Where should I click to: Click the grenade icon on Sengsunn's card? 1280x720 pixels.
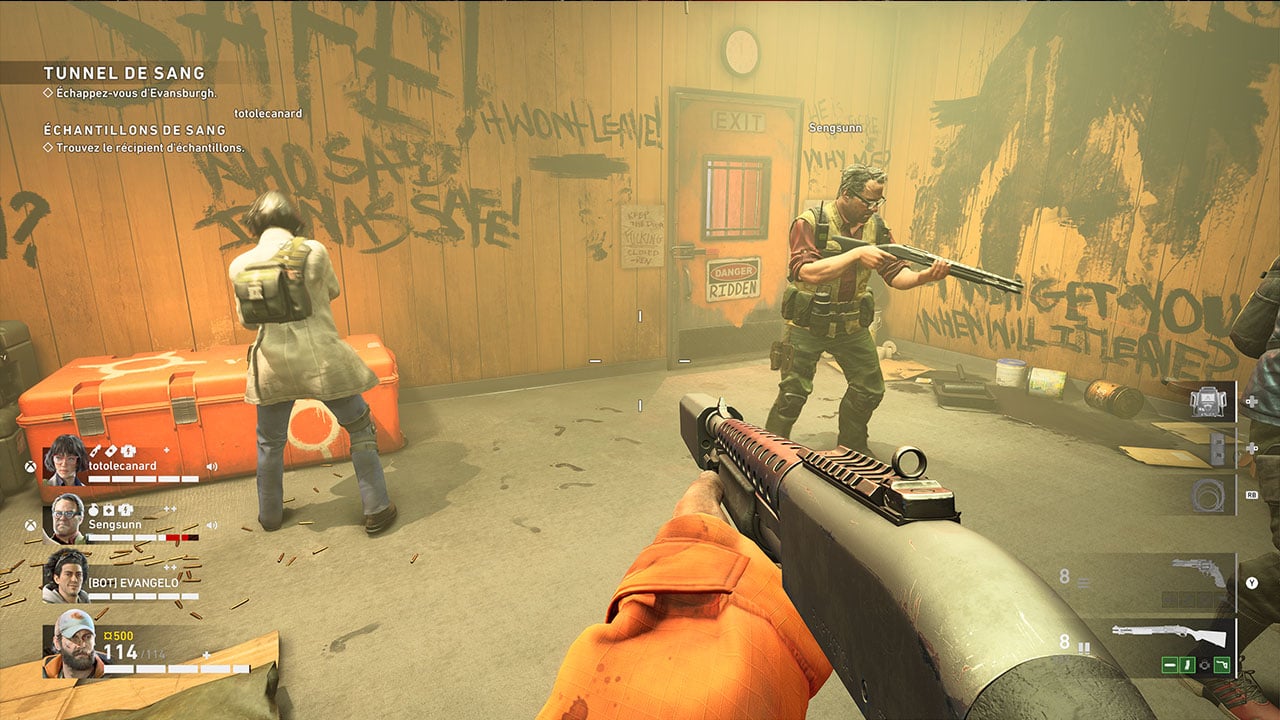(94, 510)
